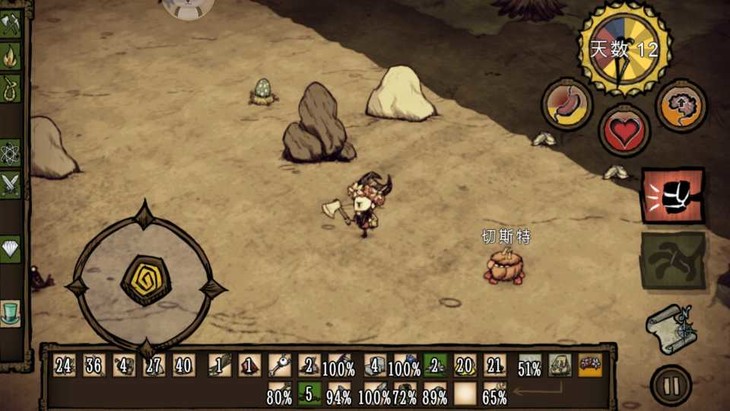Select the green slot showing 5

point(309,394)
